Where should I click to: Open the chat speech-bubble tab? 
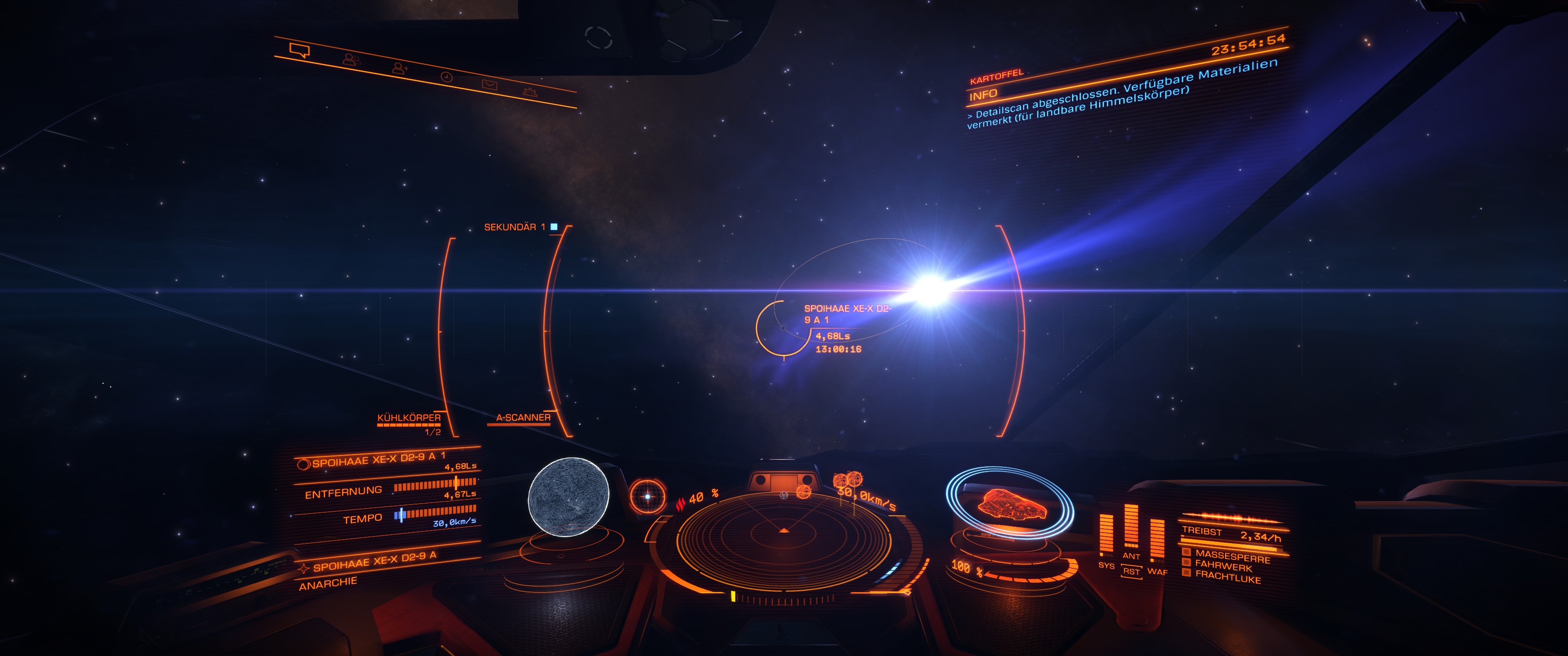[x=299, y=50]
